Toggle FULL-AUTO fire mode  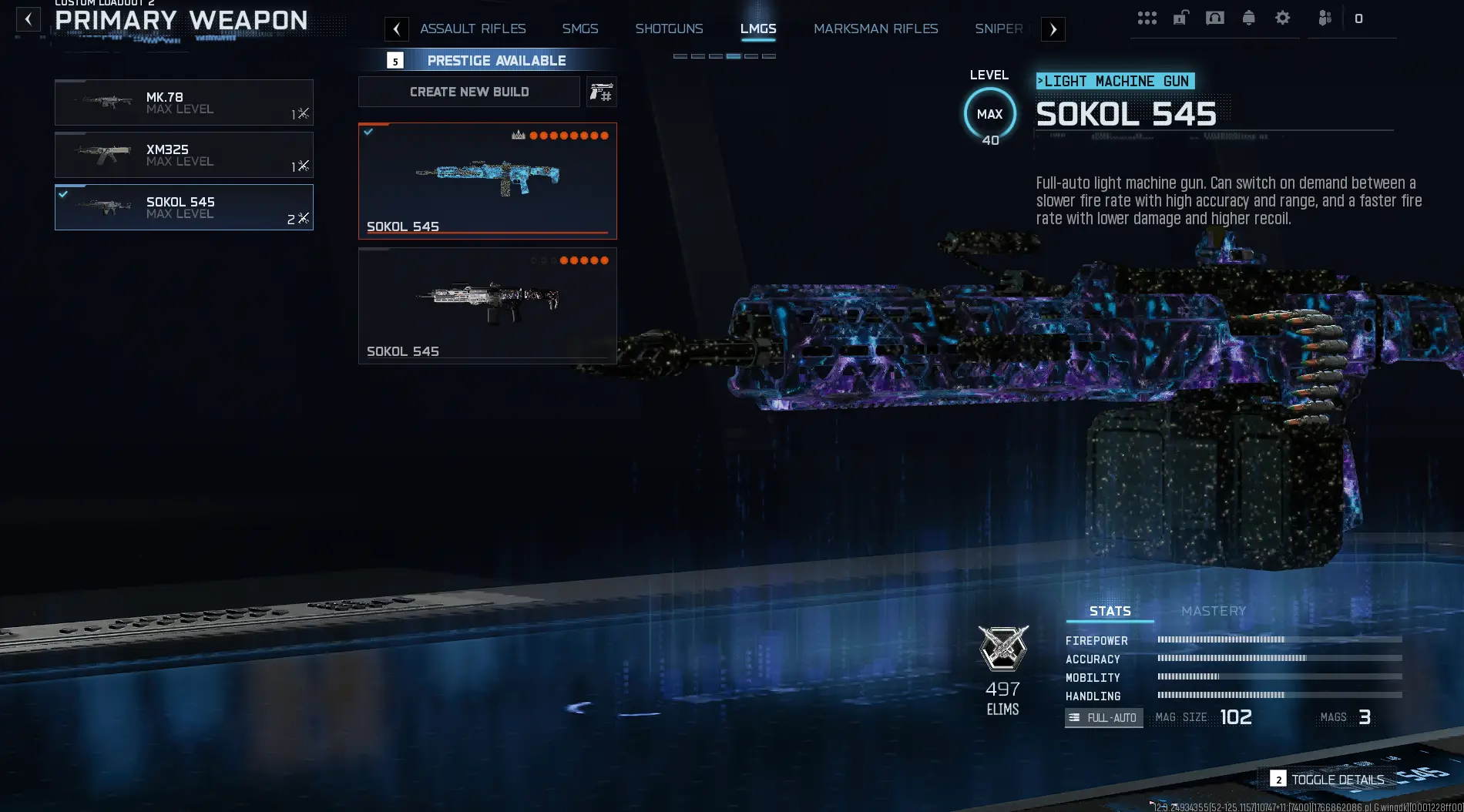(x=1103, y=717)
